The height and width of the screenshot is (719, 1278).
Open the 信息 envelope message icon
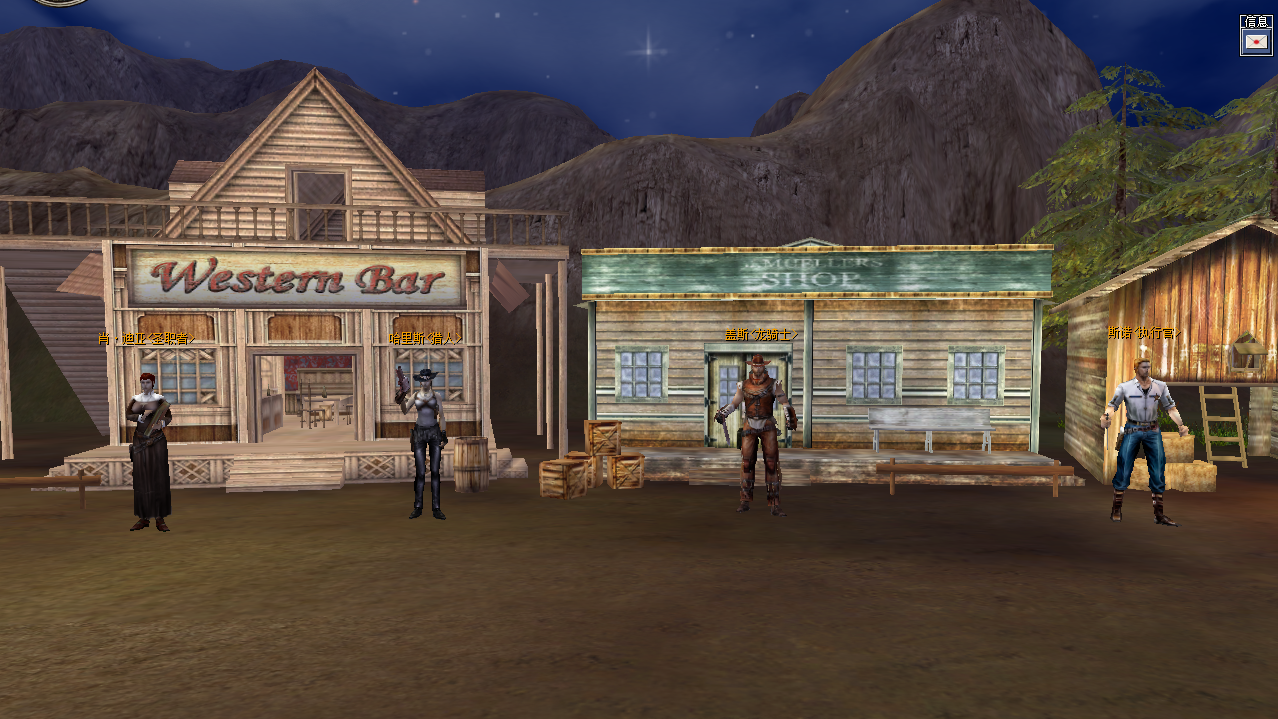coord(1255,41)
